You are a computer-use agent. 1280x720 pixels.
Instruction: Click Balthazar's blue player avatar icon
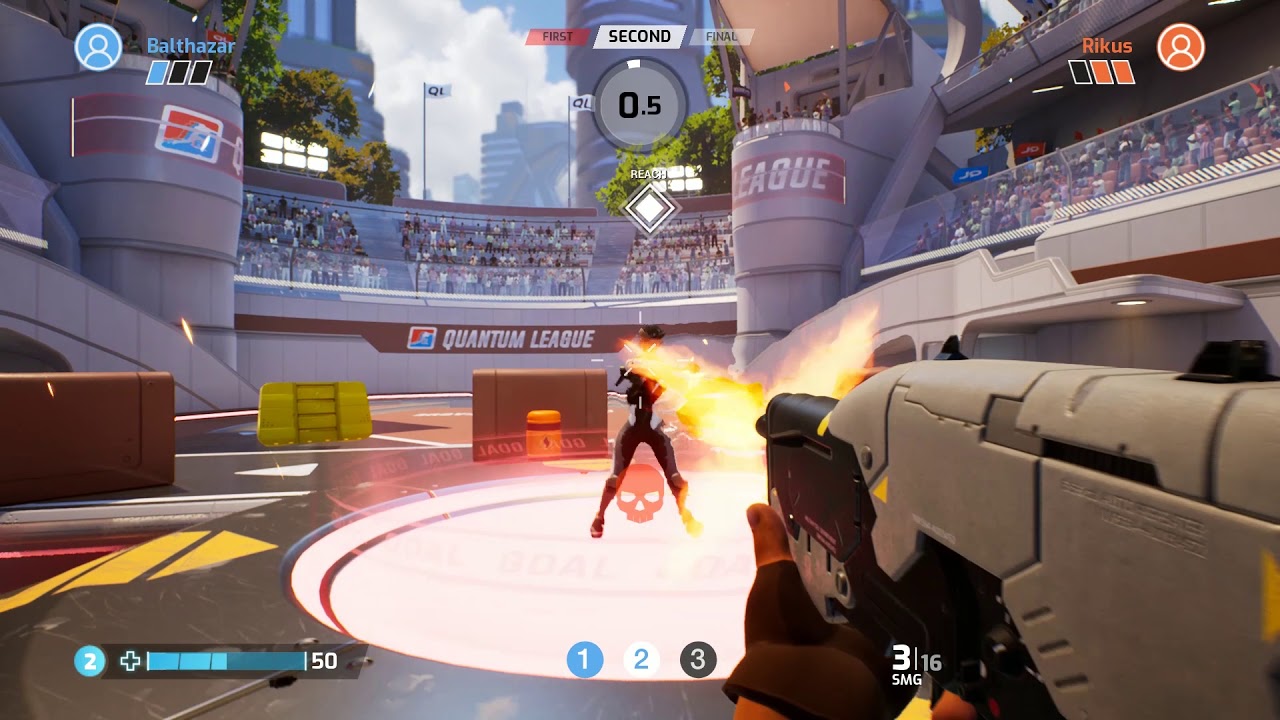[x=98, y=47]
